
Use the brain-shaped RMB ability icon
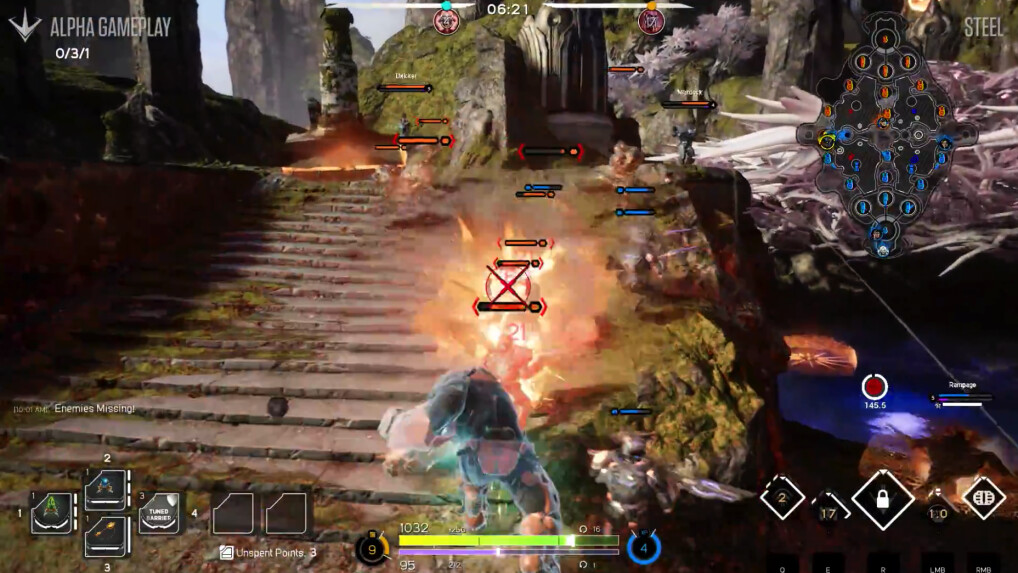983,498
